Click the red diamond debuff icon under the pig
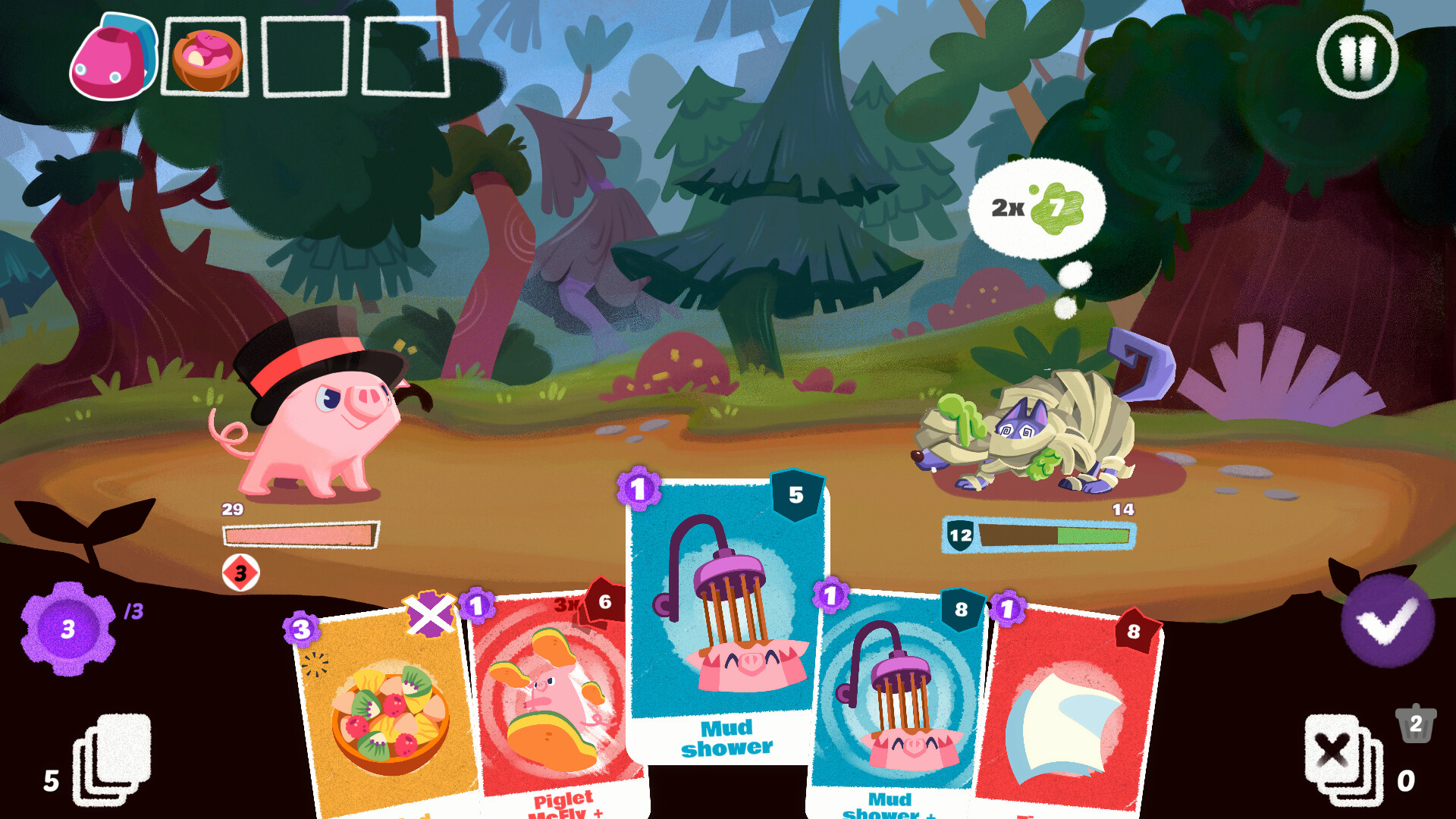The image size is (1456, 819). coord(241,574)
